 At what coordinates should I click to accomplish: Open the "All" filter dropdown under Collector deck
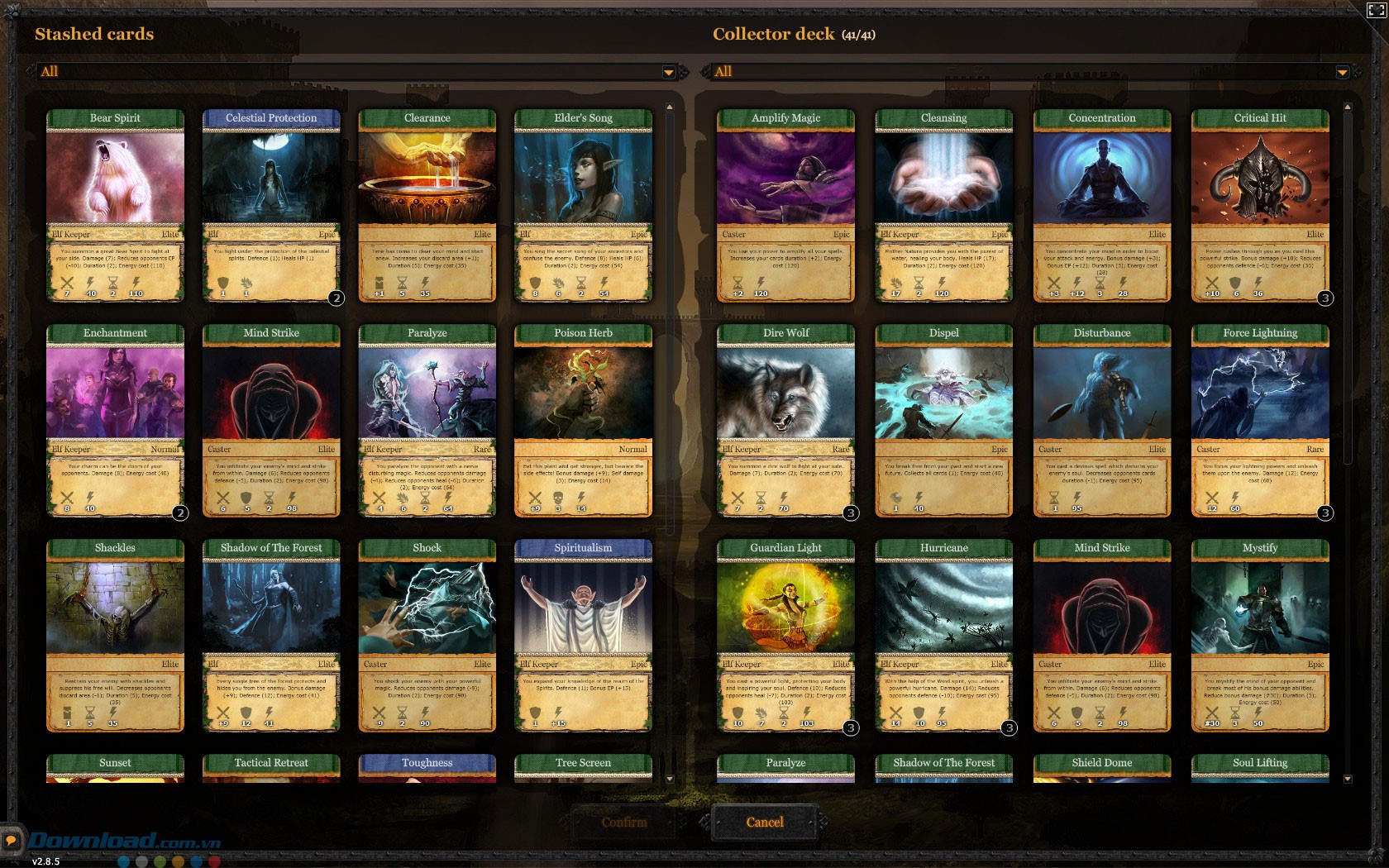click(1341, 72)
